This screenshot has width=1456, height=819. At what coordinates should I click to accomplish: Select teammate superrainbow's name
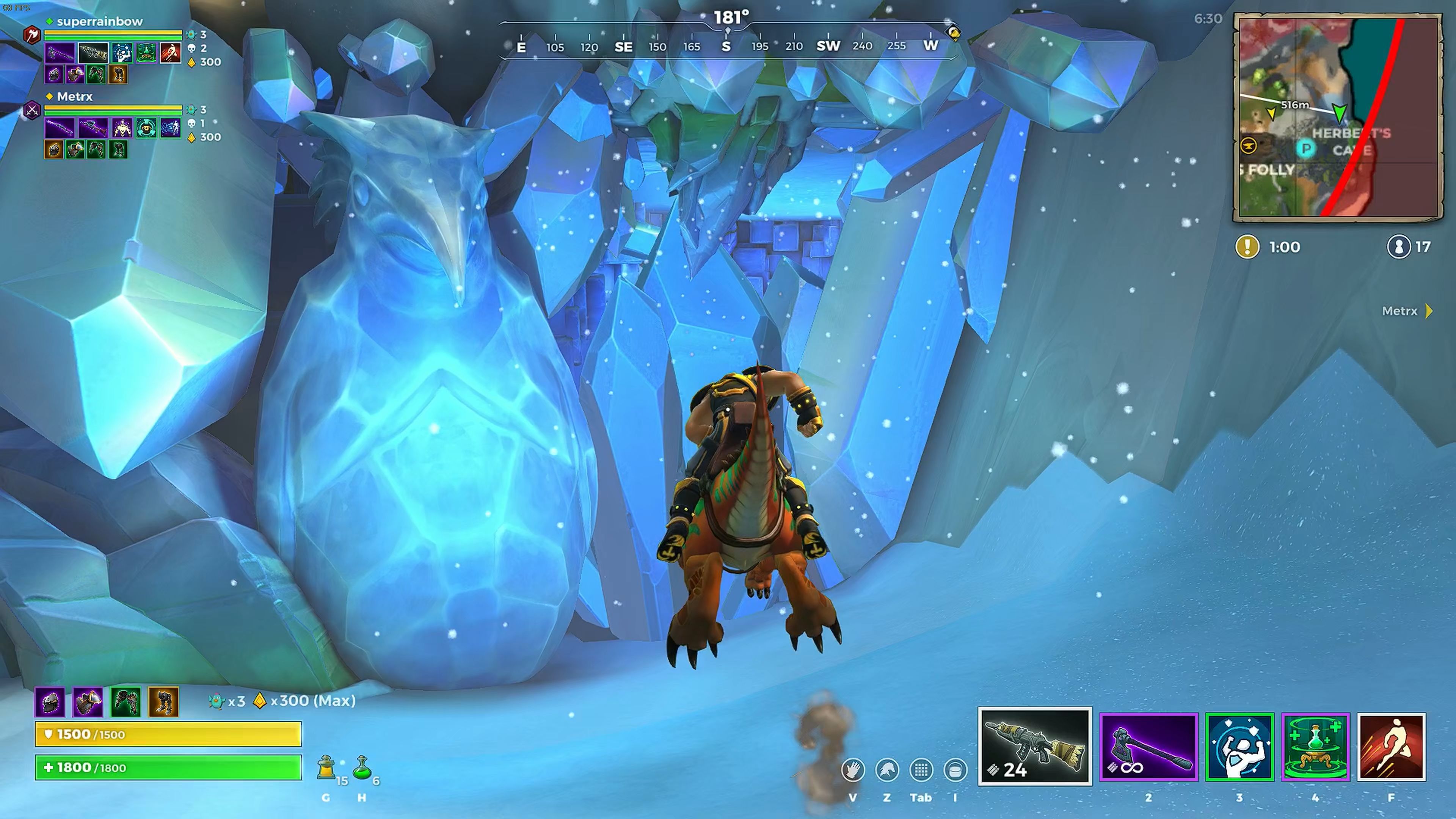[99, 22]
